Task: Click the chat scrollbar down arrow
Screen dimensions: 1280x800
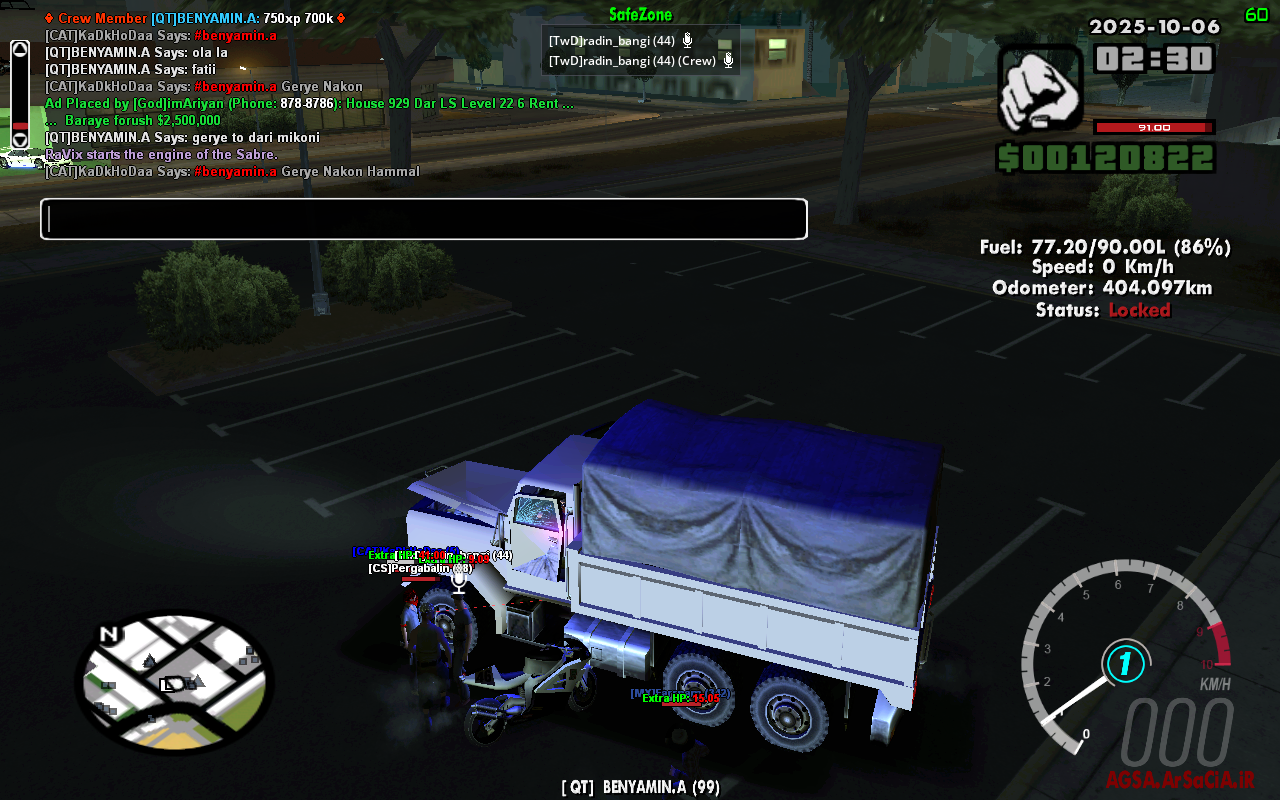Action: tap(20, 140)
